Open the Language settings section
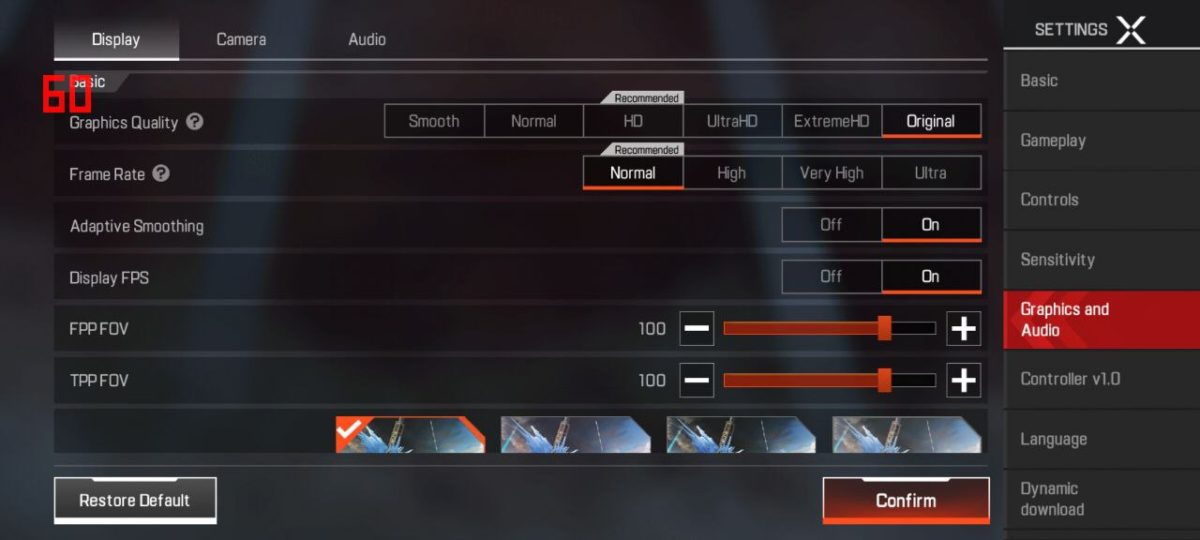Image resolution: width=1200 pixels, height=540 pixels. [x=1053, y=439]
